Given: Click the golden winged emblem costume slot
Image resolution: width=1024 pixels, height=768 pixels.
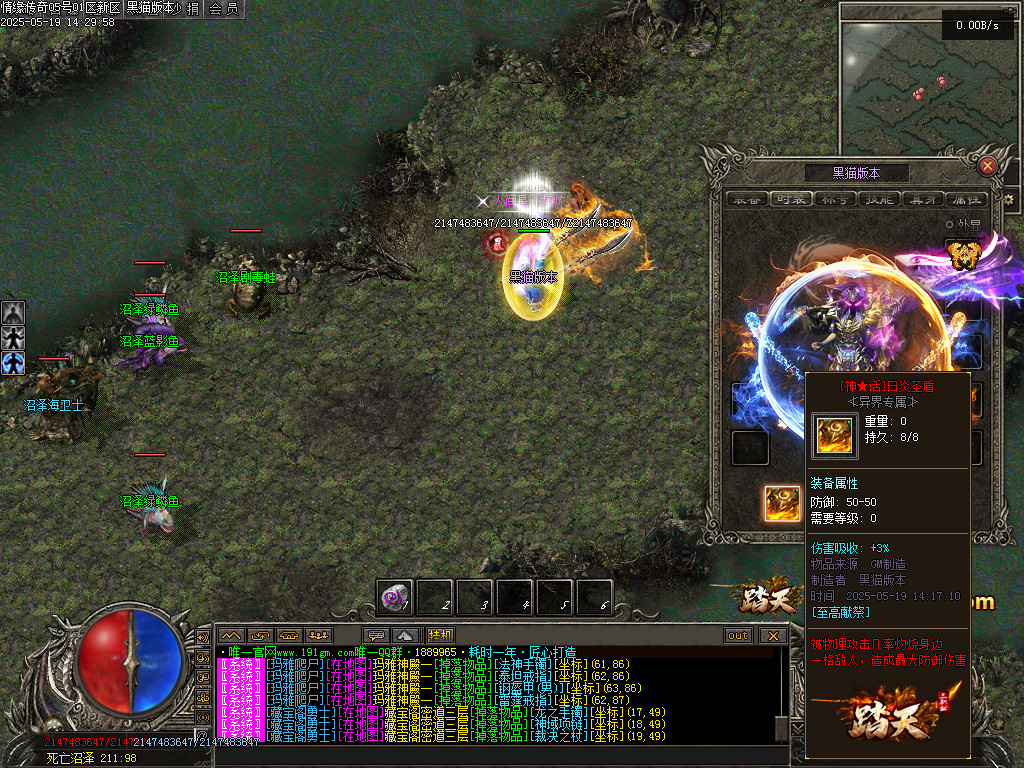Looking at the screenshot, I should 962,255.
